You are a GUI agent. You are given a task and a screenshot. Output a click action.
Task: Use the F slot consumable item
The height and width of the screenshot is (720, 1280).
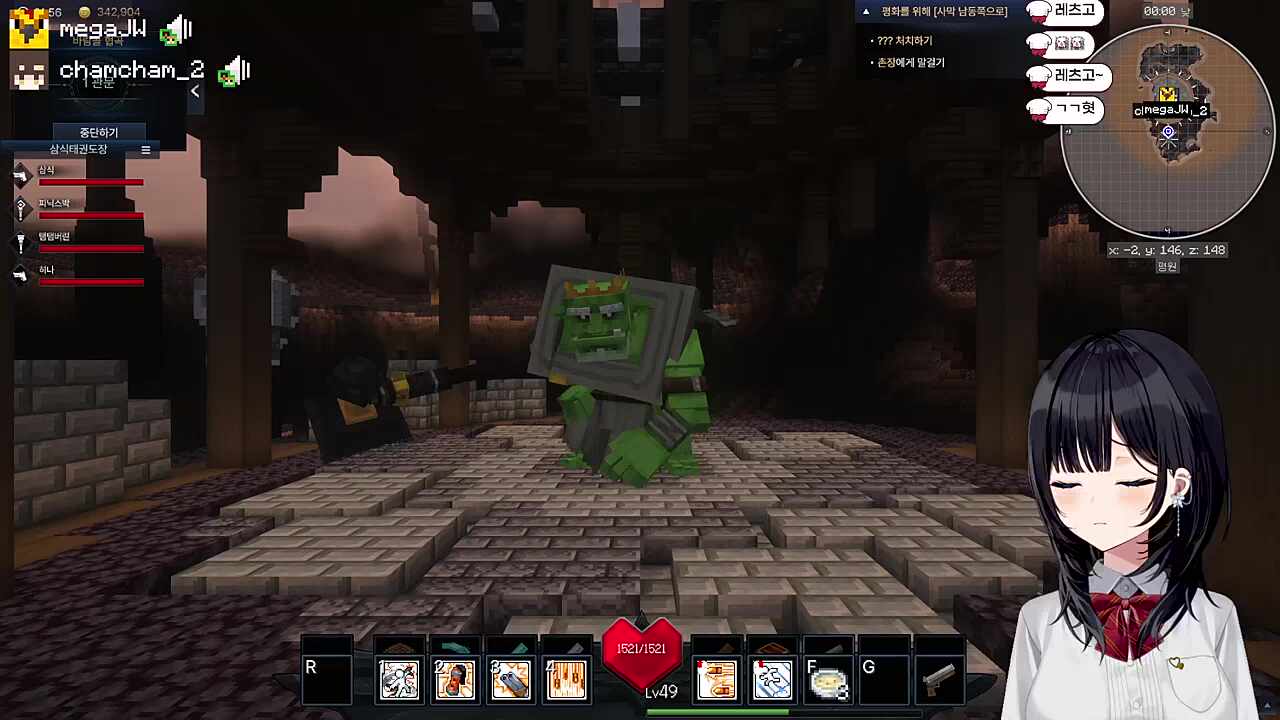tap(828, 680)
